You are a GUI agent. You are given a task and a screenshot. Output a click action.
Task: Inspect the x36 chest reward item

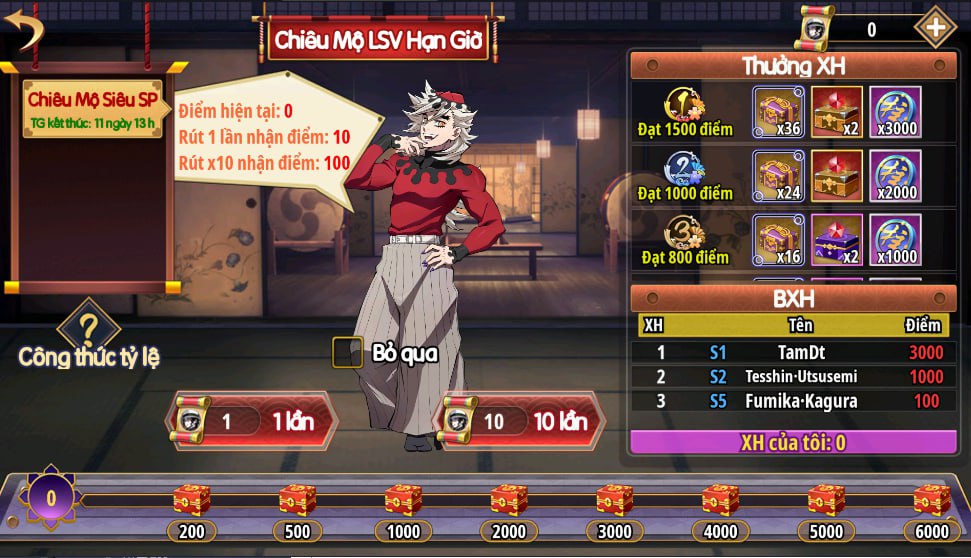(x=777, y=110)
